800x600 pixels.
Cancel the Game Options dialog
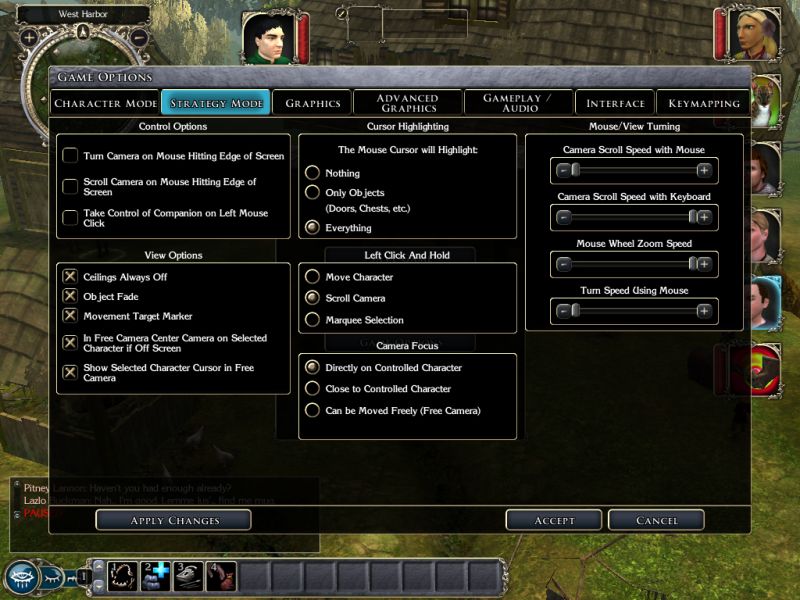656,520
